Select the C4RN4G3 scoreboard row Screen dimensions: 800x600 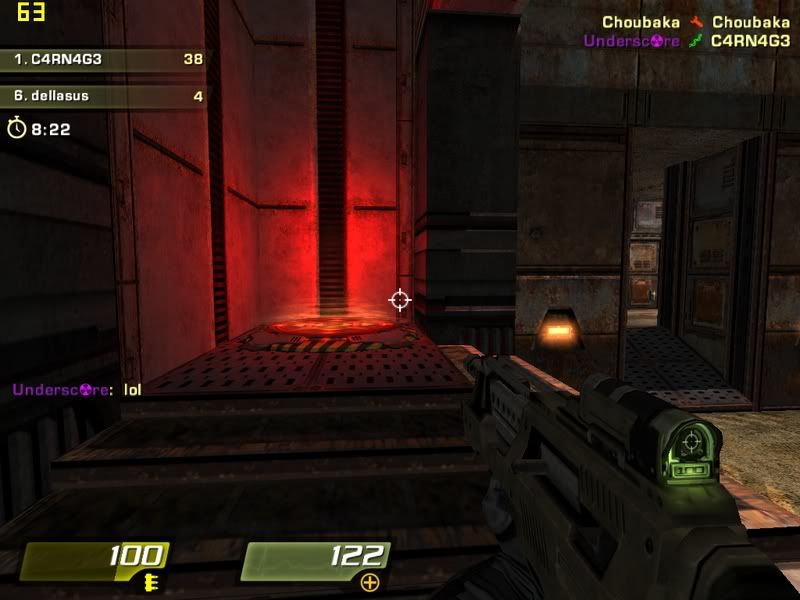105,59
